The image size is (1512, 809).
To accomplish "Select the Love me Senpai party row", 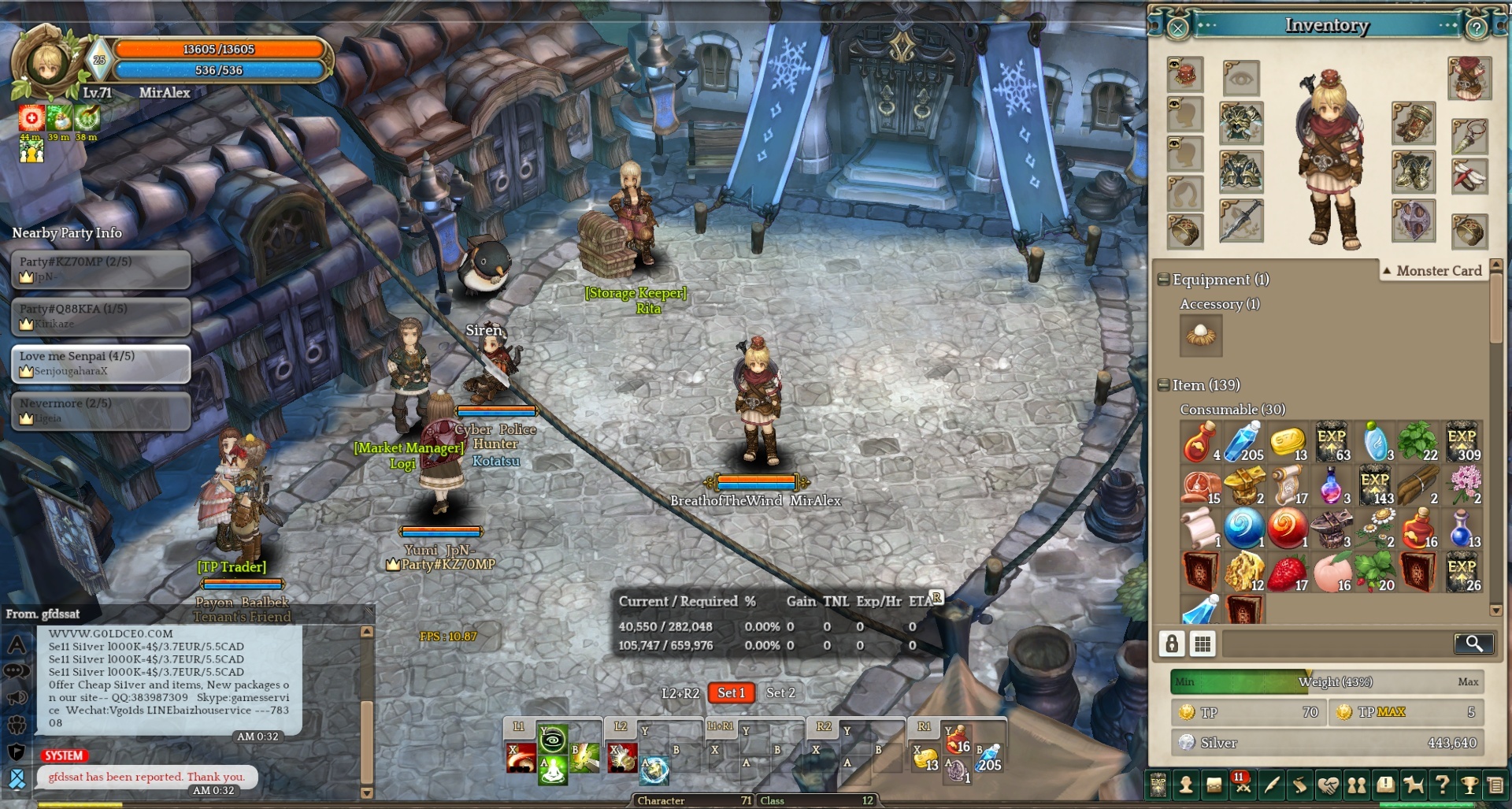I will (x=101, y=363).
